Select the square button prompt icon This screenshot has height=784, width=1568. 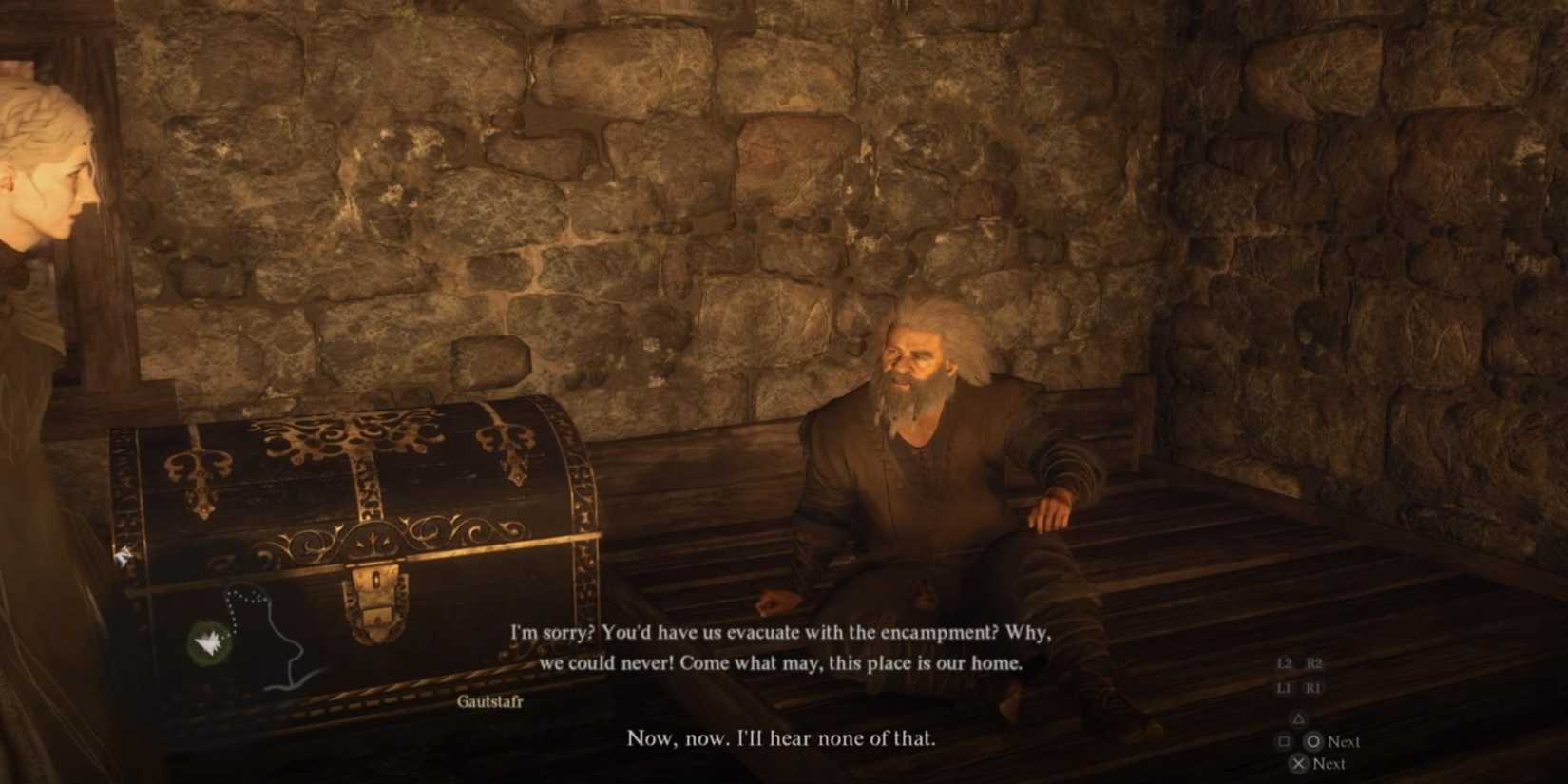pos(1284,741)
